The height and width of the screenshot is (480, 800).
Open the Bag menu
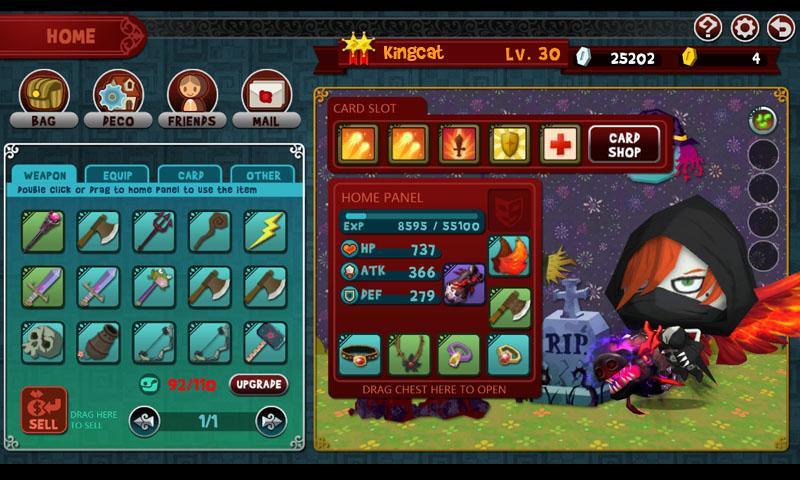click(x=43, y=98)
